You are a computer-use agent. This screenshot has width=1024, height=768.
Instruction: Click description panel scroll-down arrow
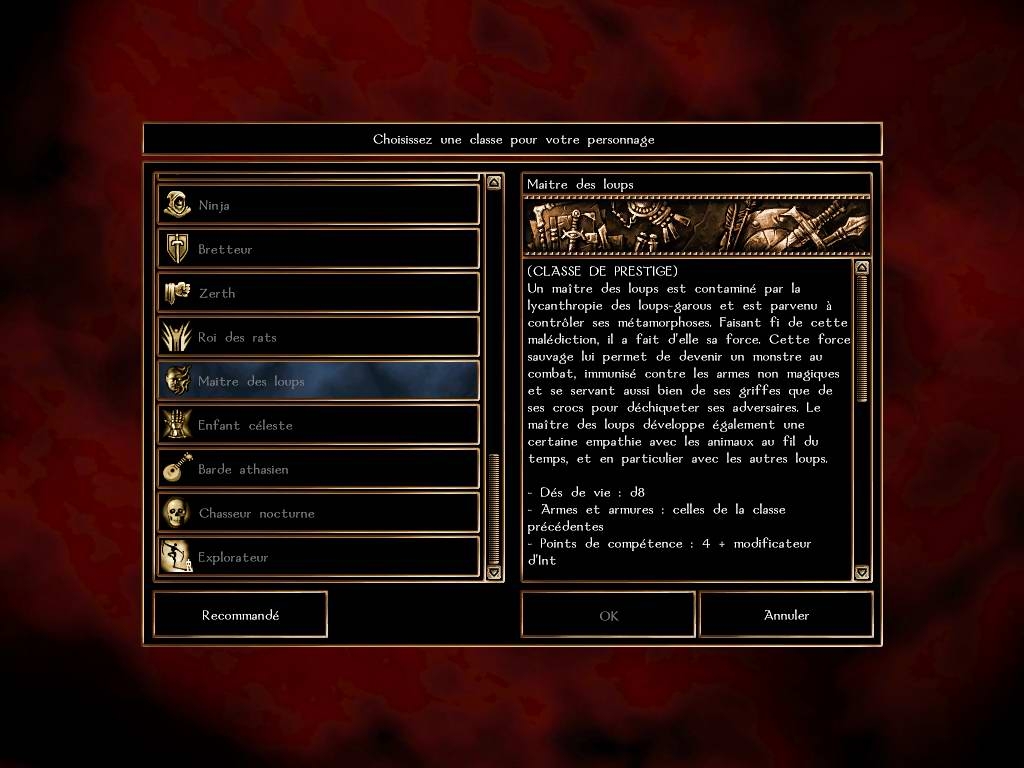point(862,572)
